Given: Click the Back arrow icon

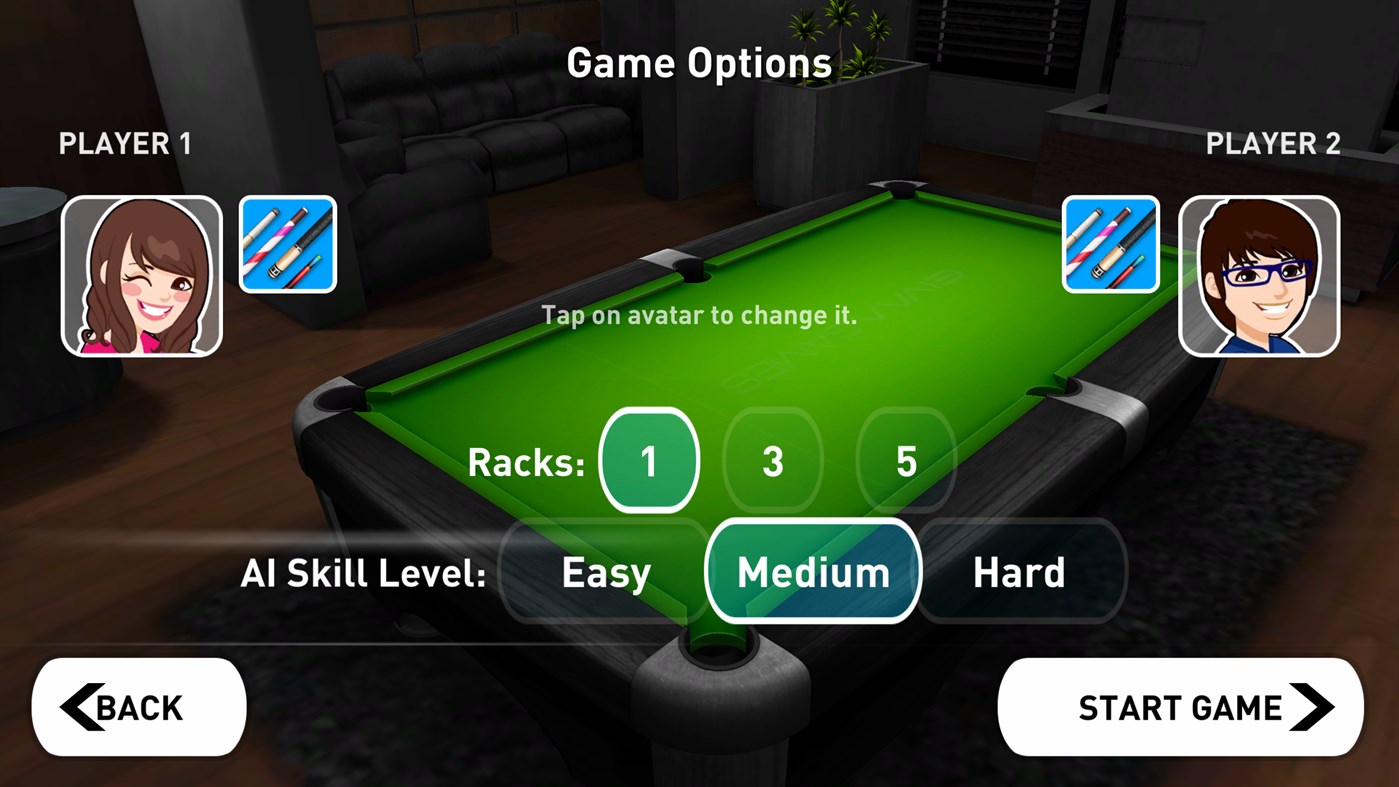Looking at the screenshot, I should (82, 706).
